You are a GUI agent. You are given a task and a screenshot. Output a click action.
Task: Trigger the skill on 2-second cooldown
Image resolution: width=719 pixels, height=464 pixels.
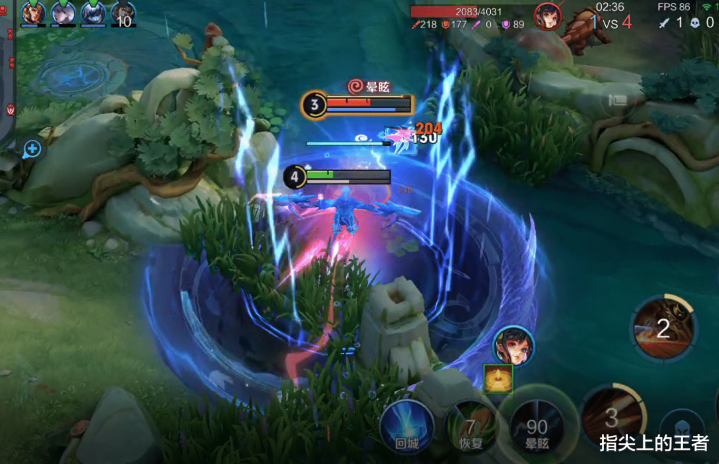point(664,327)
